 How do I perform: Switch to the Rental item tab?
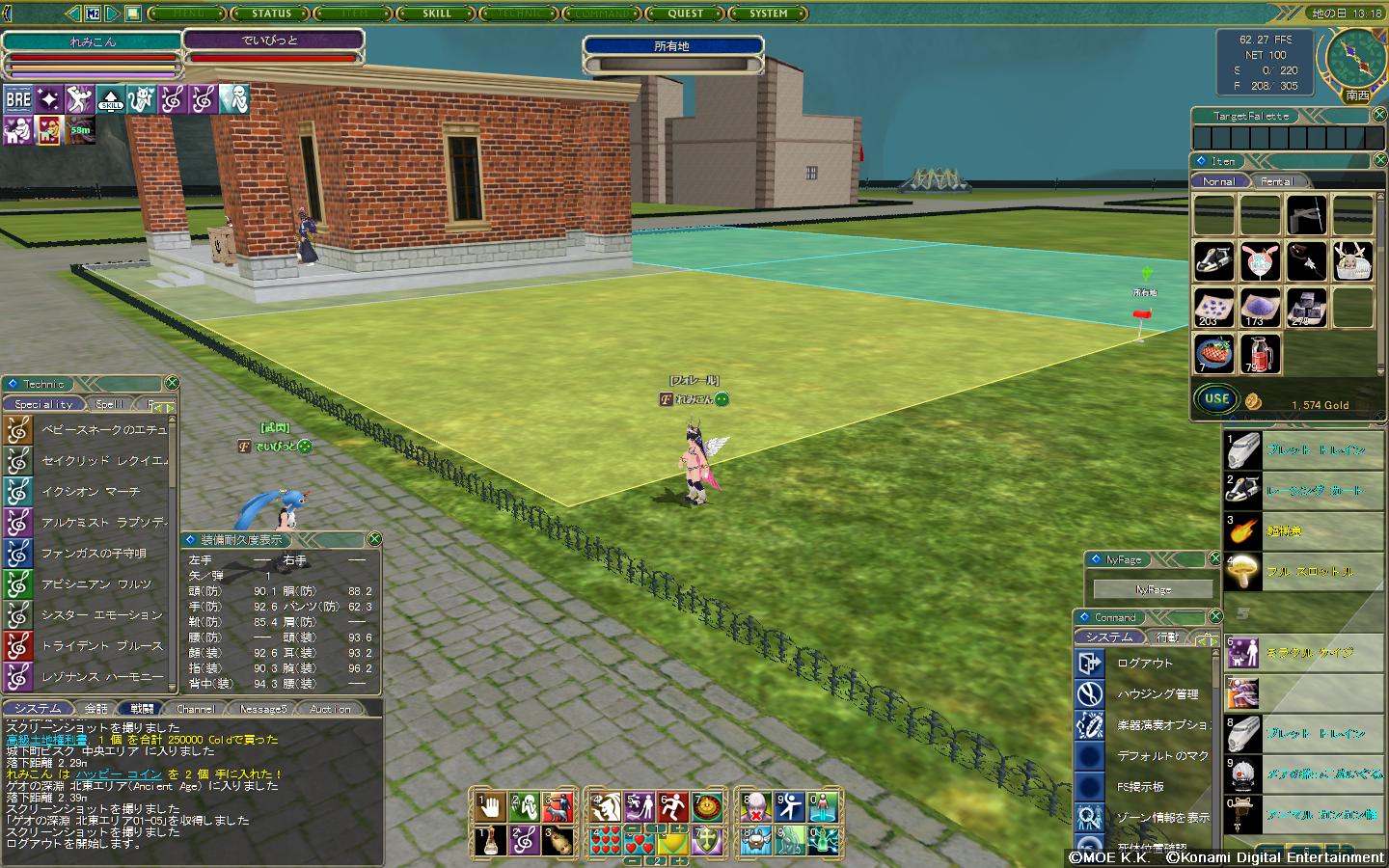[x=1277, y=181]
